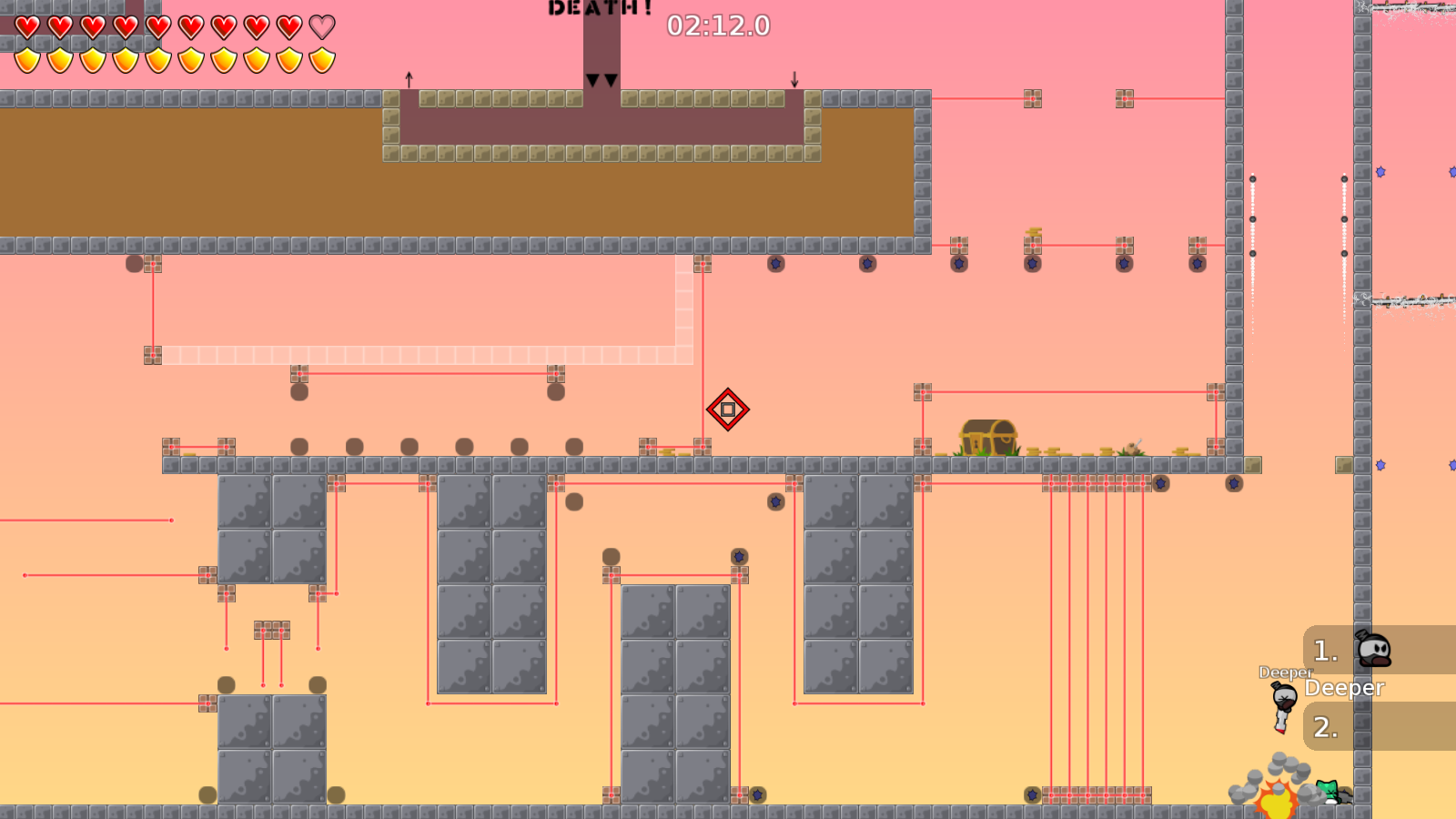Click the green creature near the explosion
The width and height of the screenshot is (1456, 819).
1325,790
